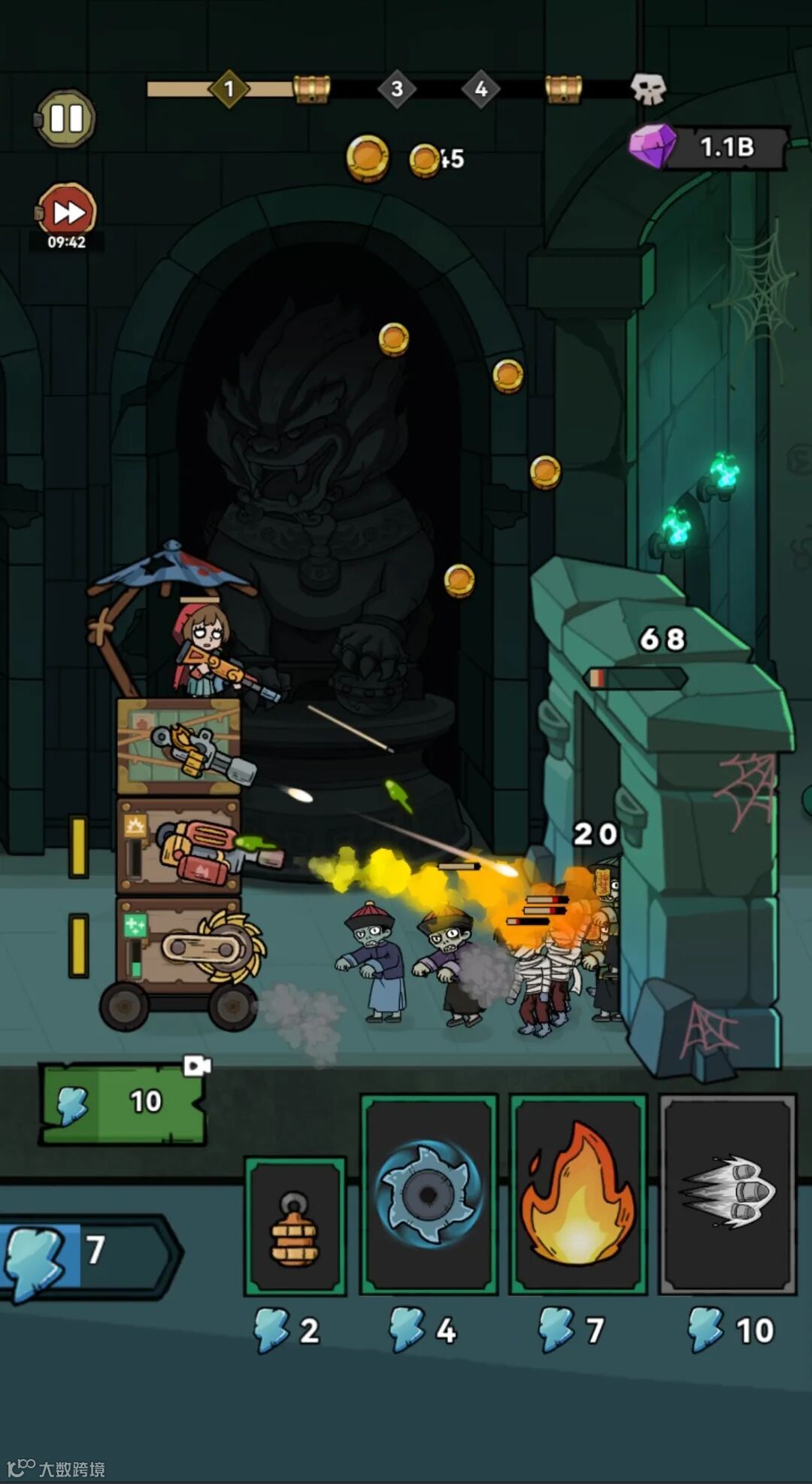This screenshot has width=812, height=1484.
Task: Select the wave 3 diamond marker
Action: click(x=397, y=89)
